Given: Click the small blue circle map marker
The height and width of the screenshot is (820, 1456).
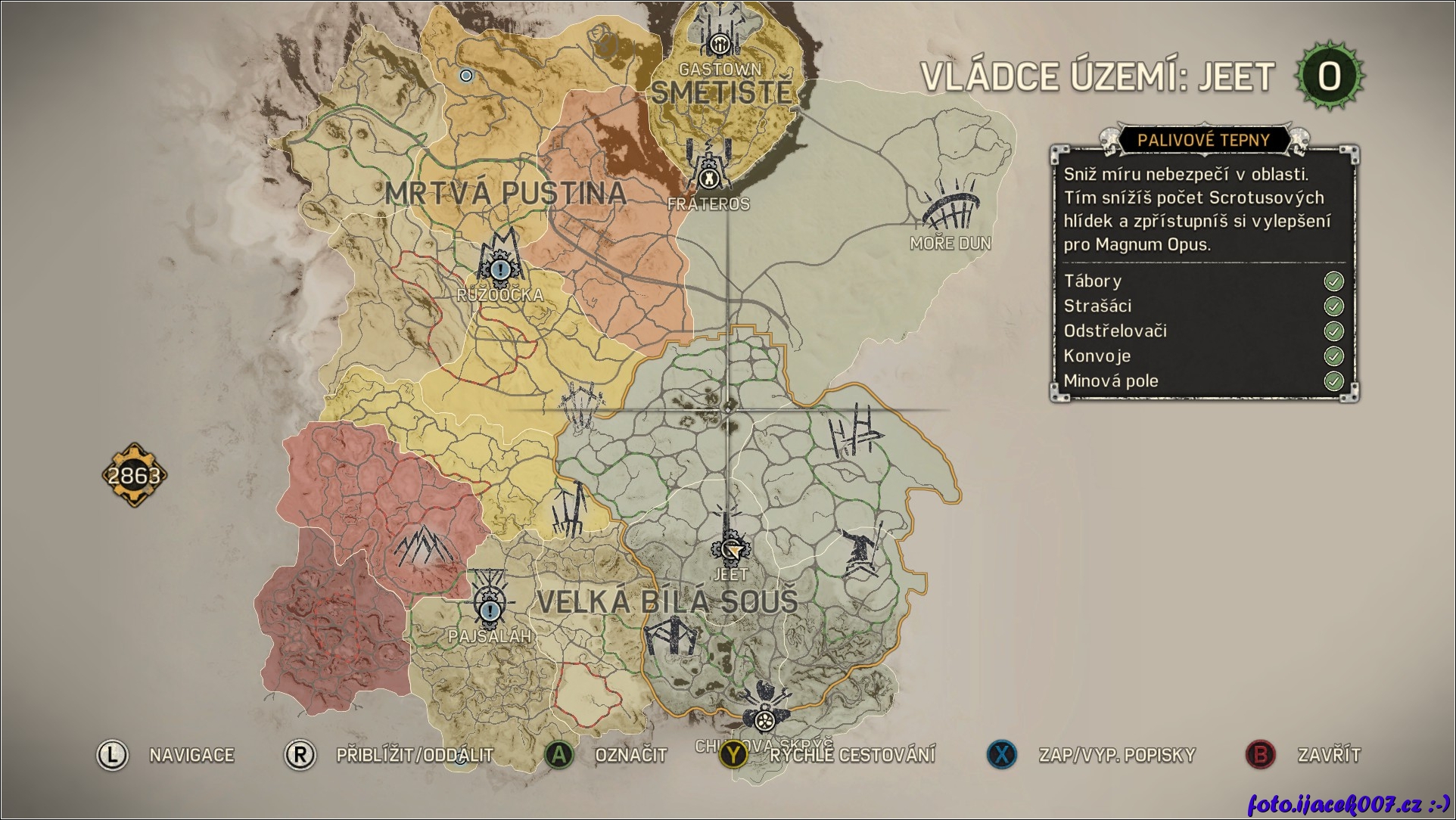Looking at the screenshot, I should 466,75.
